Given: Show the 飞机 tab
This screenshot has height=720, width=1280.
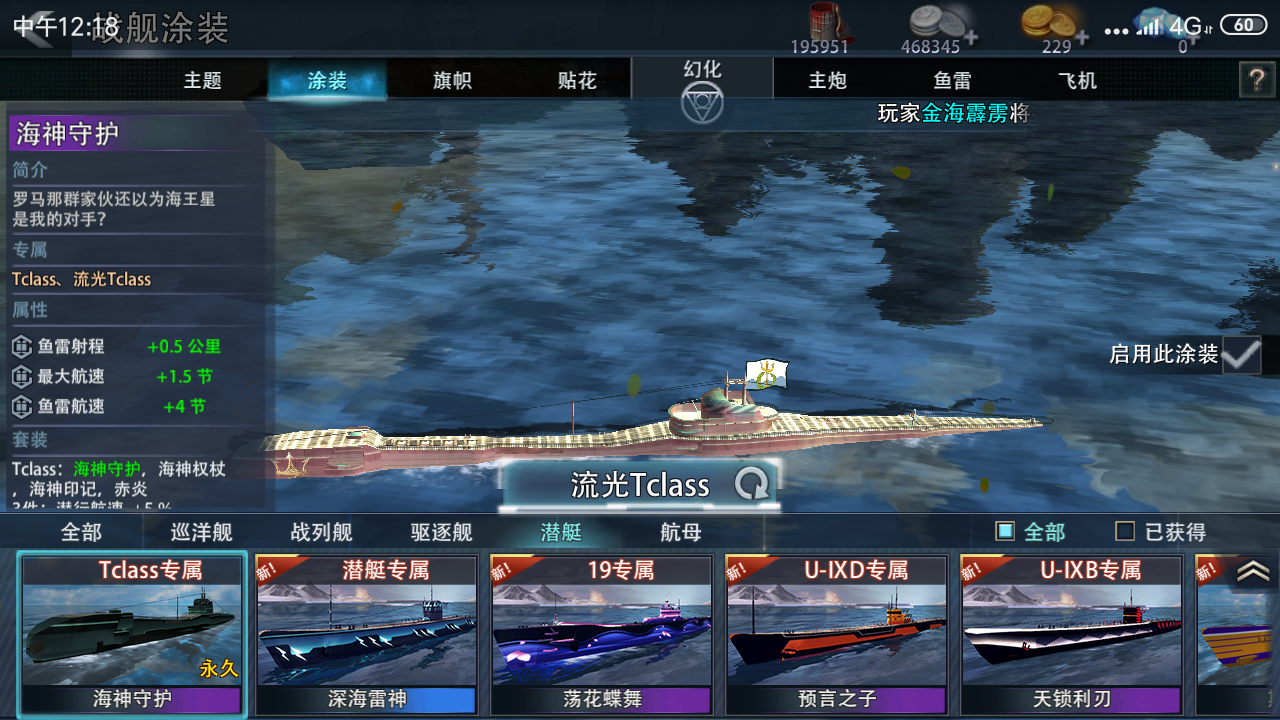Looking at the screenshot, I should point(1077,81).
